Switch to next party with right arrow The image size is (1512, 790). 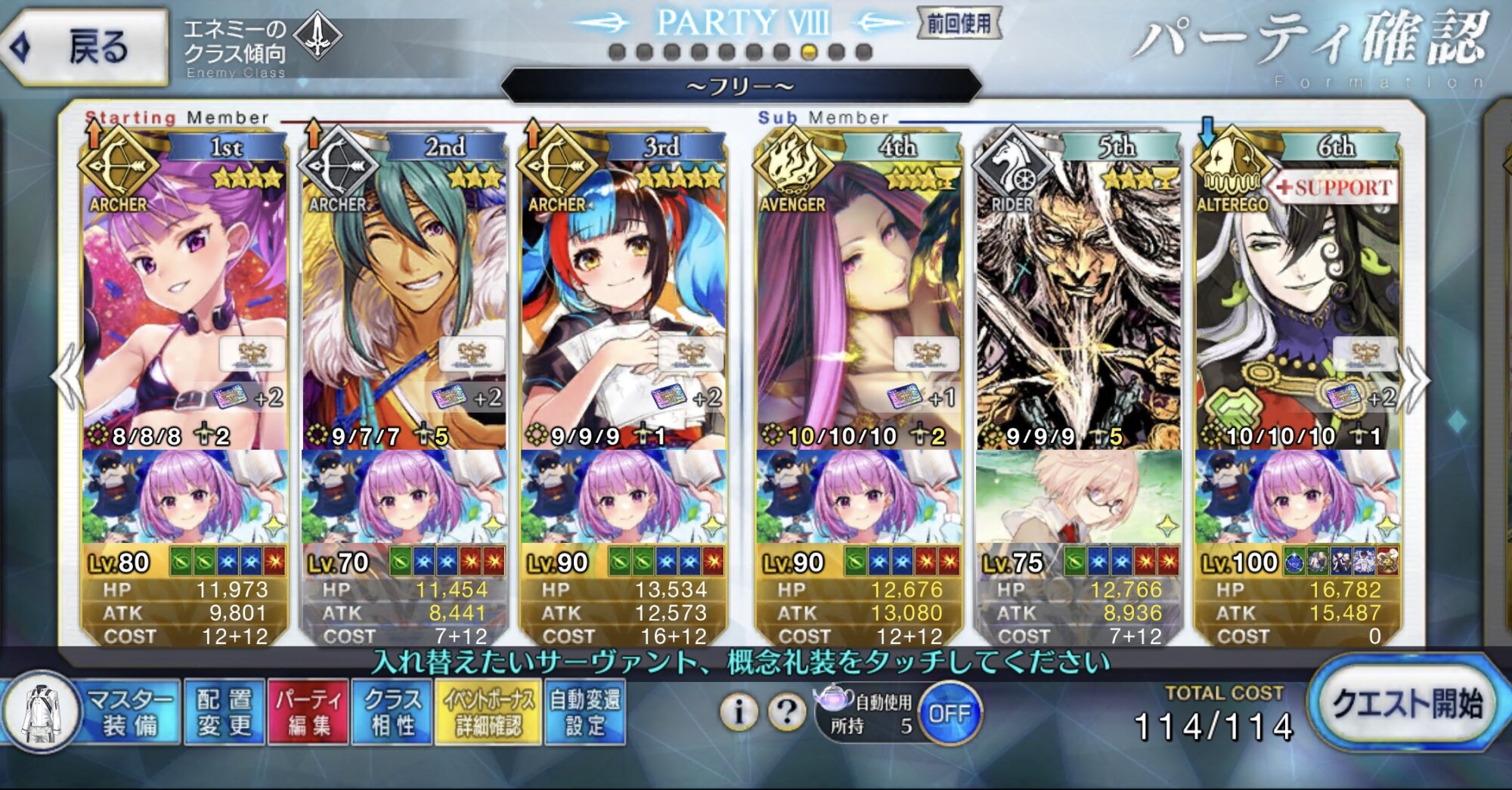[x=1415, y=378]
